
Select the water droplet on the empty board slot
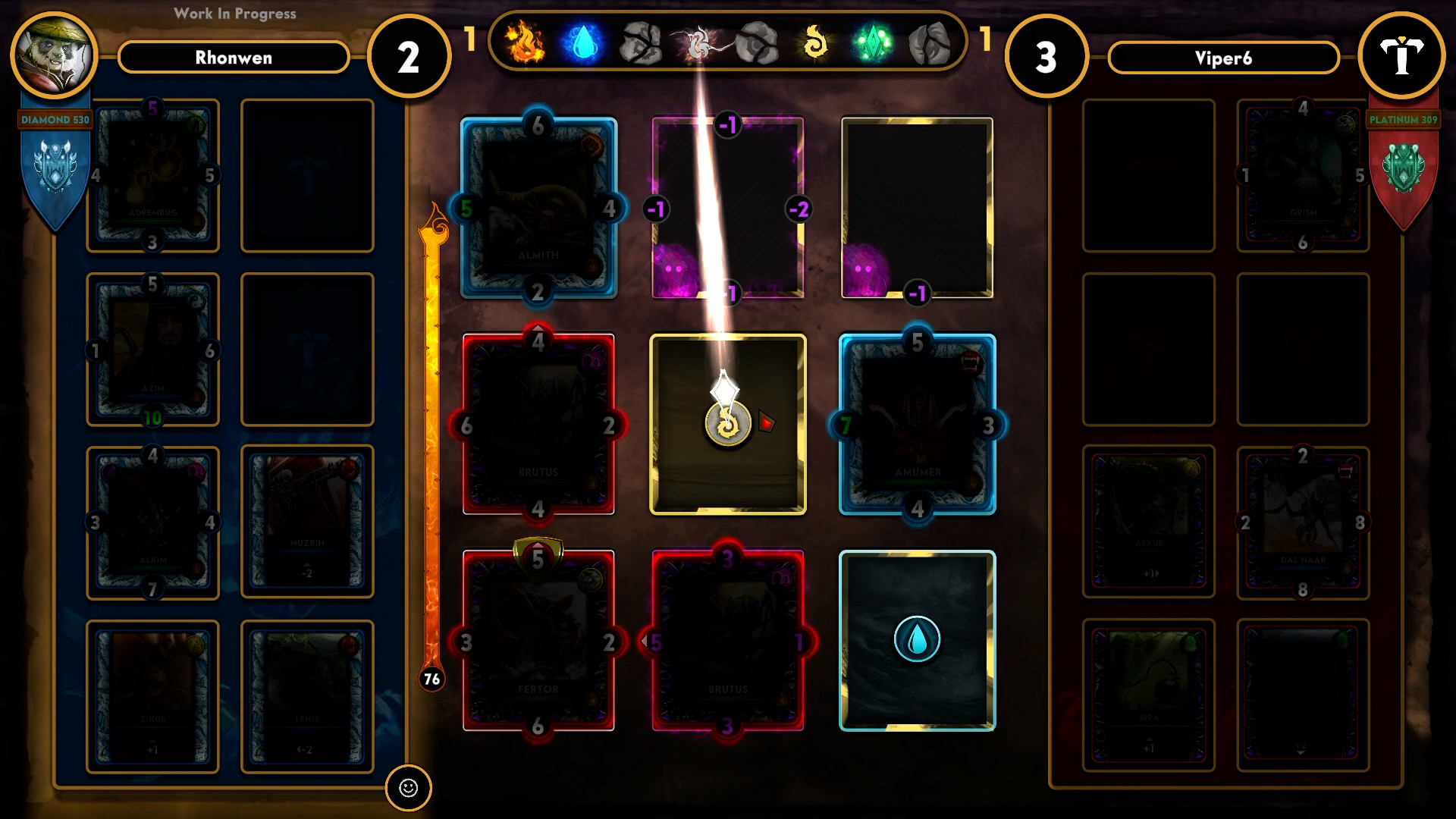tap(917, 639)
